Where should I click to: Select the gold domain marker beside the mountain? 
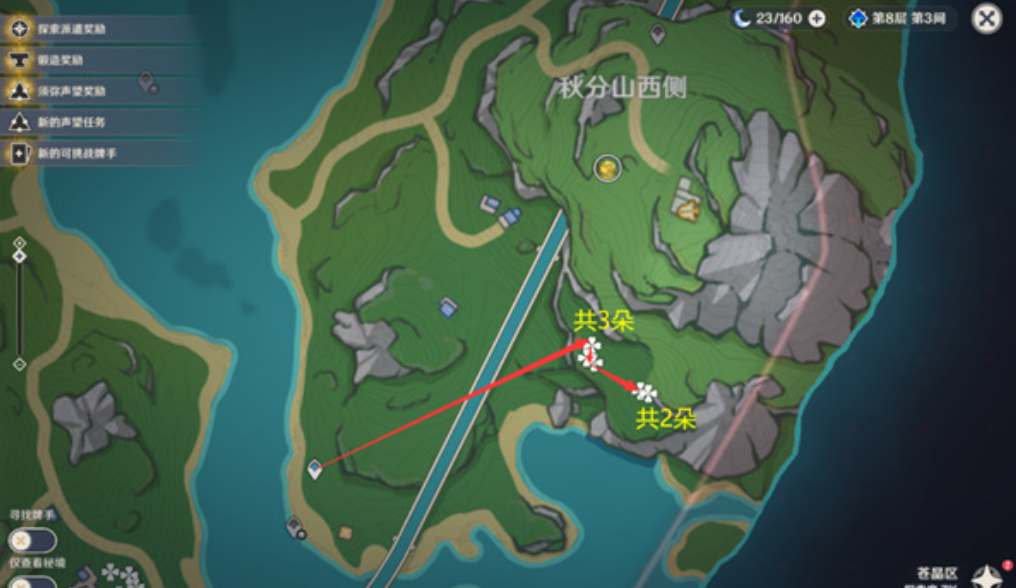[687, 210]
